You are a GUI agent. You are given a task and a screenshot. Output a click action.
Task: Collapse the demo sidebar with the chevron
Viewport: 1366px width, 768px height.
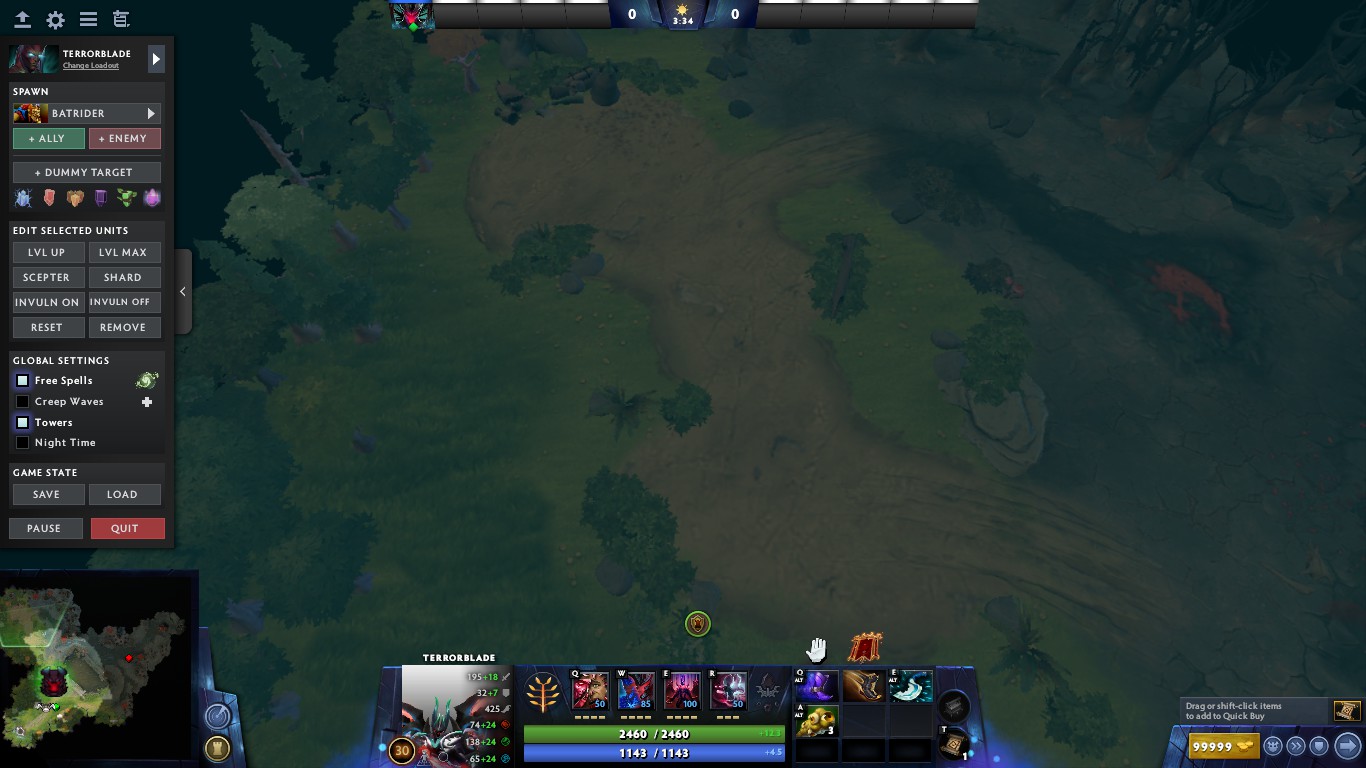click(183, 291)
